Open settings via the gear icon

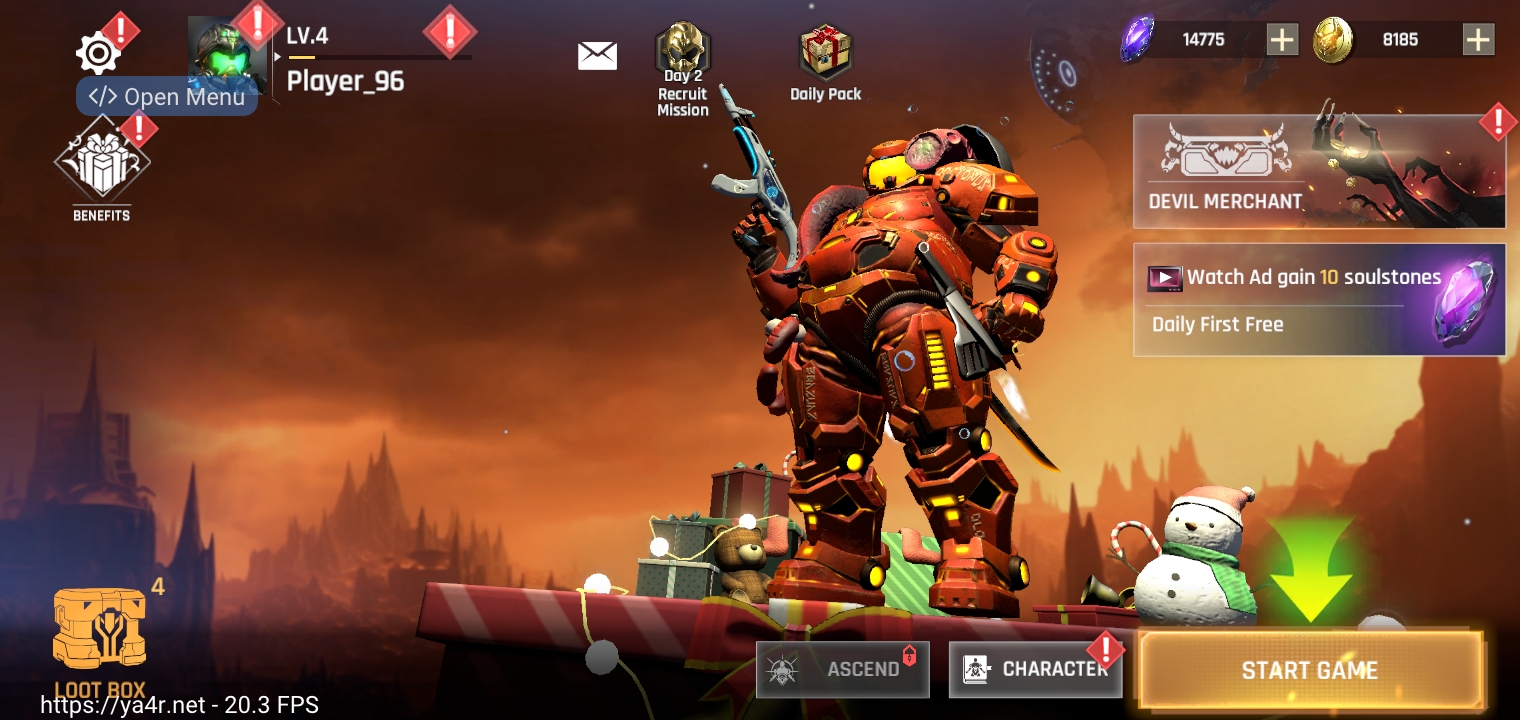tap(98, 53)
